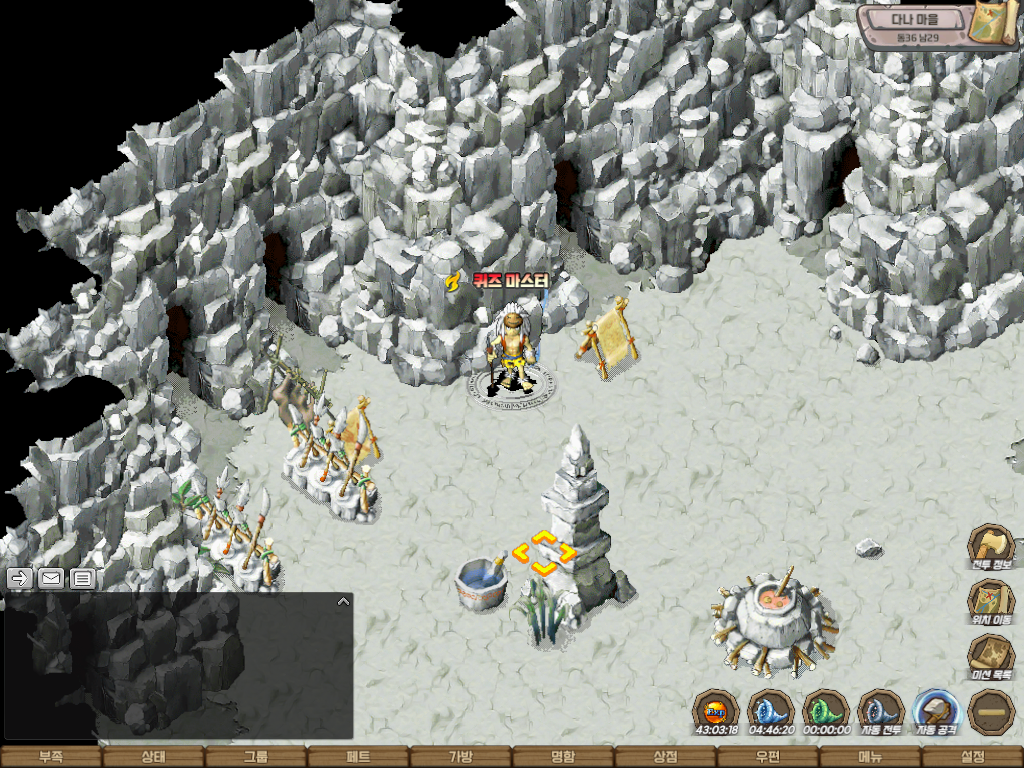
Task: Open the 상점 (shop) menu
Action: click(665, 757)
